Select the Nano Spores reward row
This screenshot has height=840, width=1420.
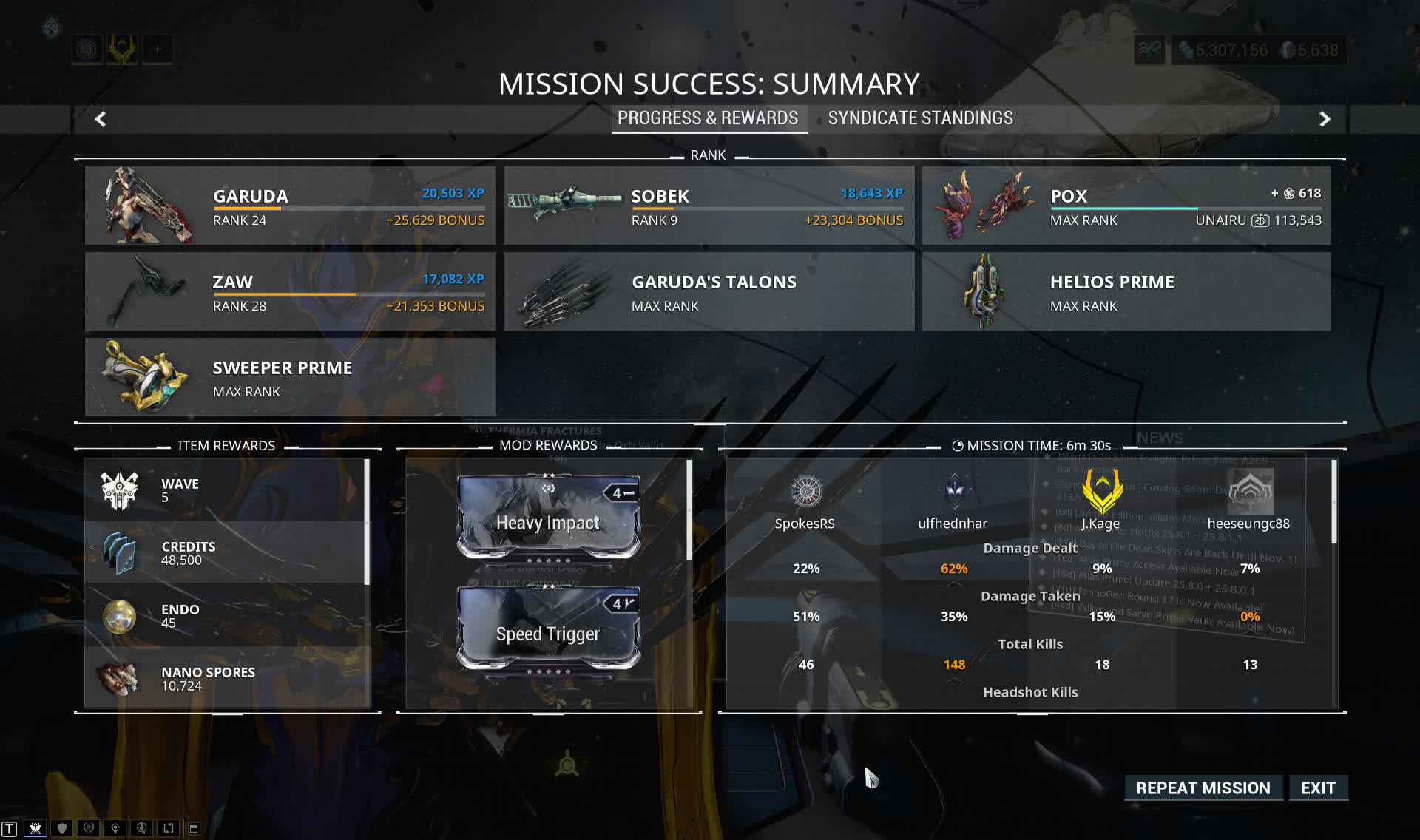pos(226,678)
